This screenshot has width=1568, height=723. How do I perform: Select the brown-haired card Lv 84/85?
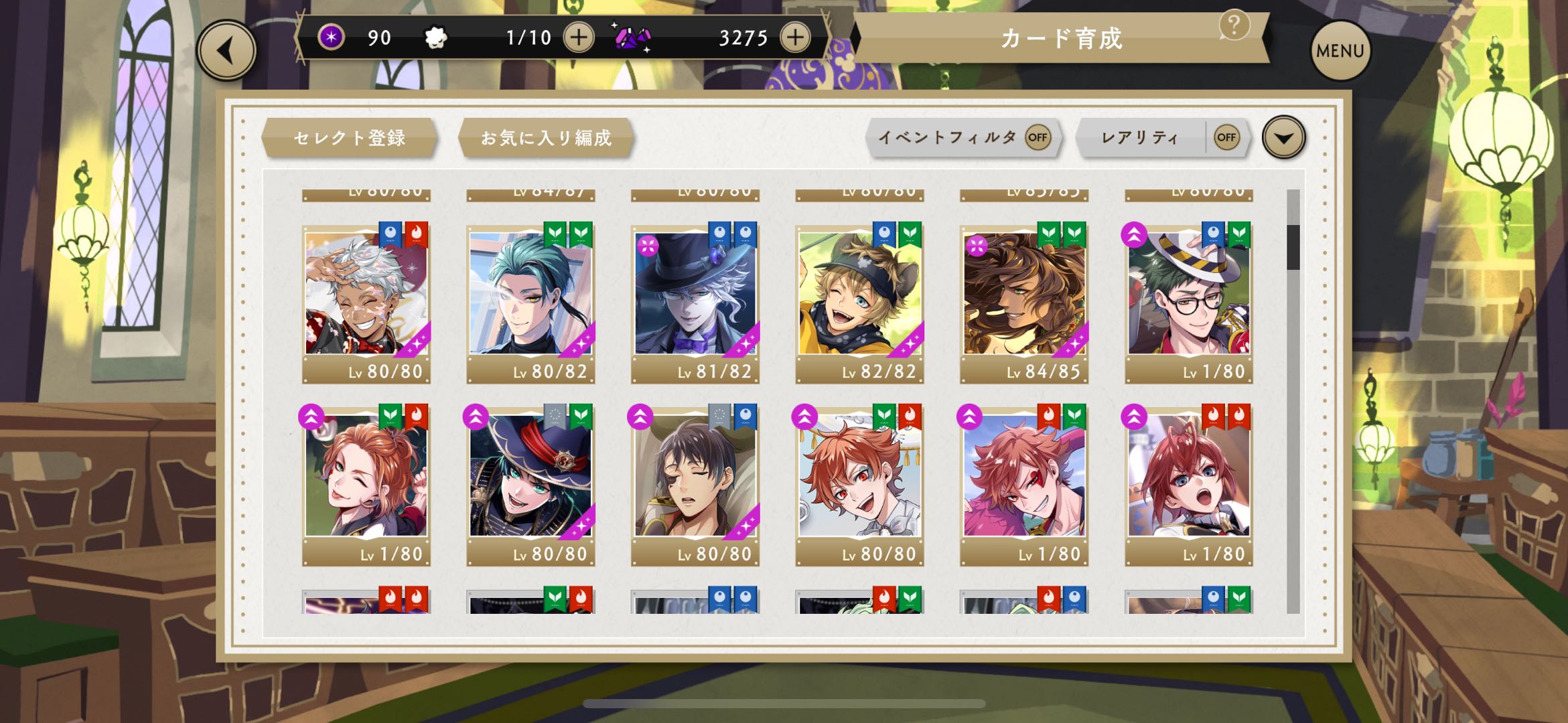point(1024,295)
